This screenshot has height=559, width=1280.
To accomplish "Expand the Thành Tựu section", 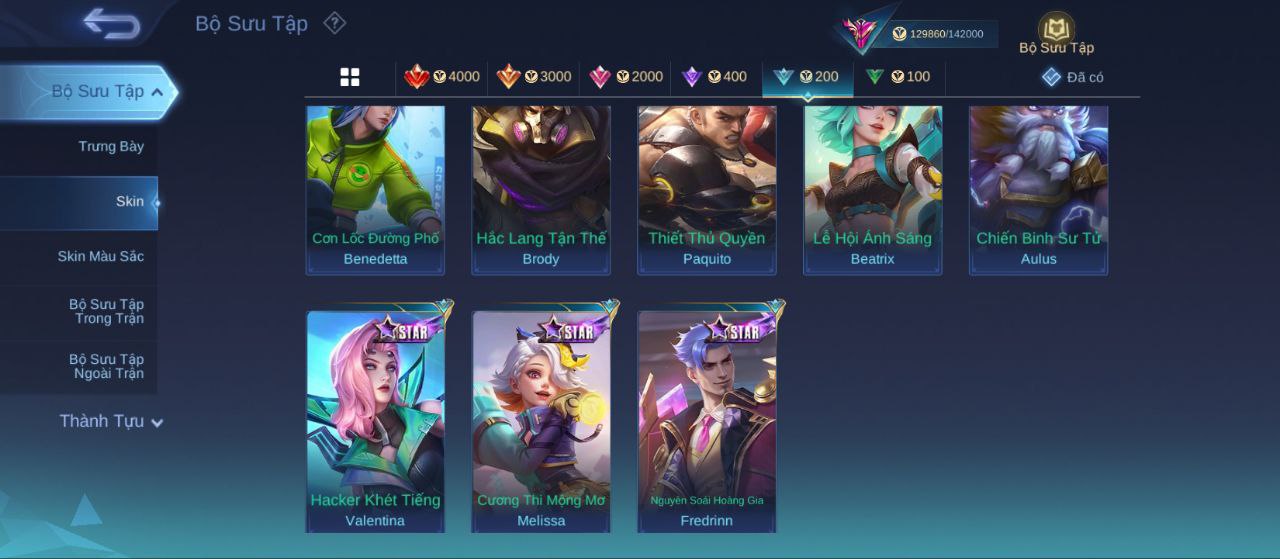I will (110, 421).
